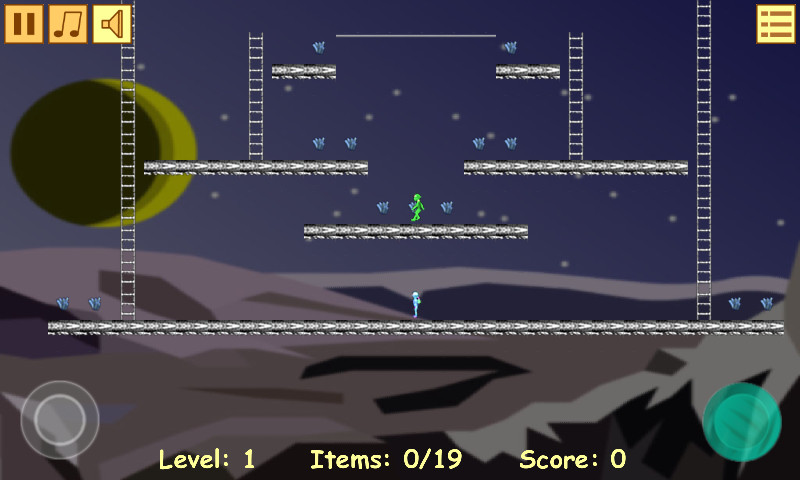Toggle the background music
The image size is (800, 480).
pos(68,24)
